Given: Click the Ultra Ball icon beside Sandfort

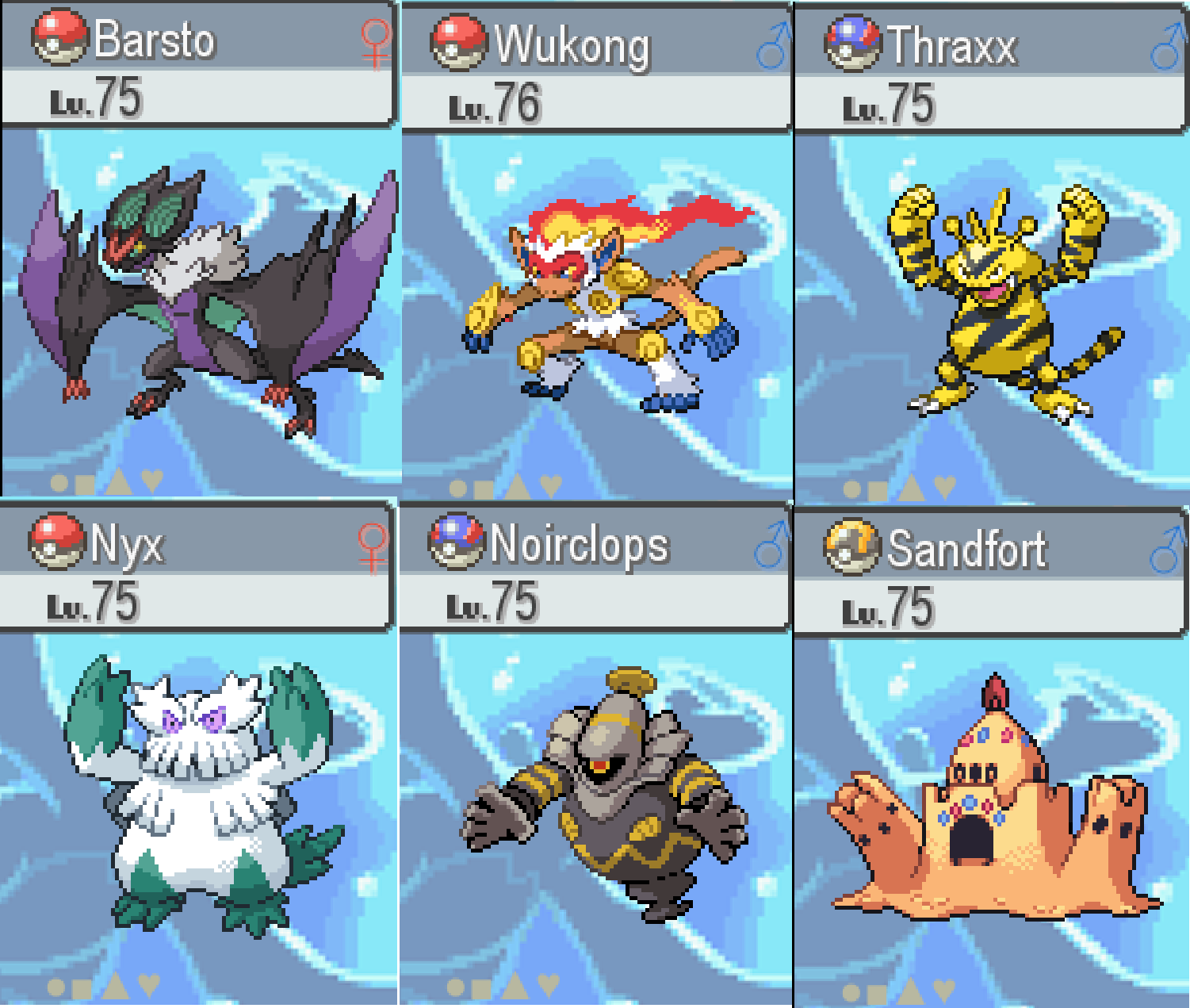Looking at the screenshot, I should [851, 546].
